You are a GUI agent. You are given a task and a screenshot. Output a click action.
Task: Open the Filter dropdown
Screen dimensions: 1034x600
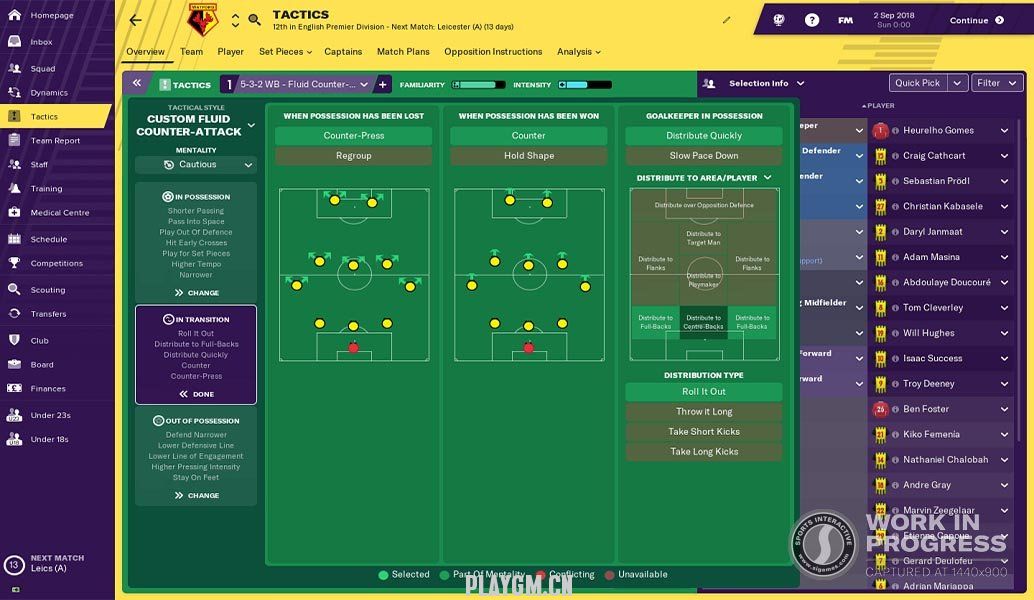click(x=996, y=83)
